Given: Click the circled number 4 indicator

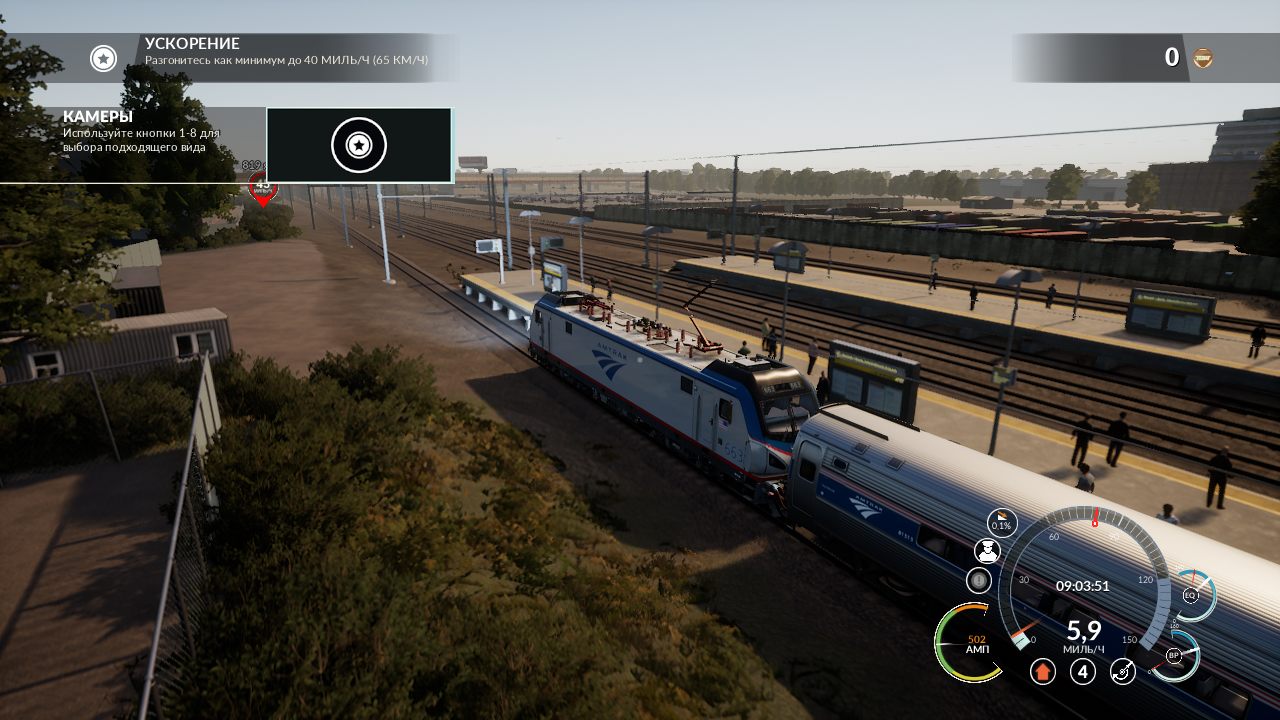Looking at the screenshot, I should tap(1083, 671).
